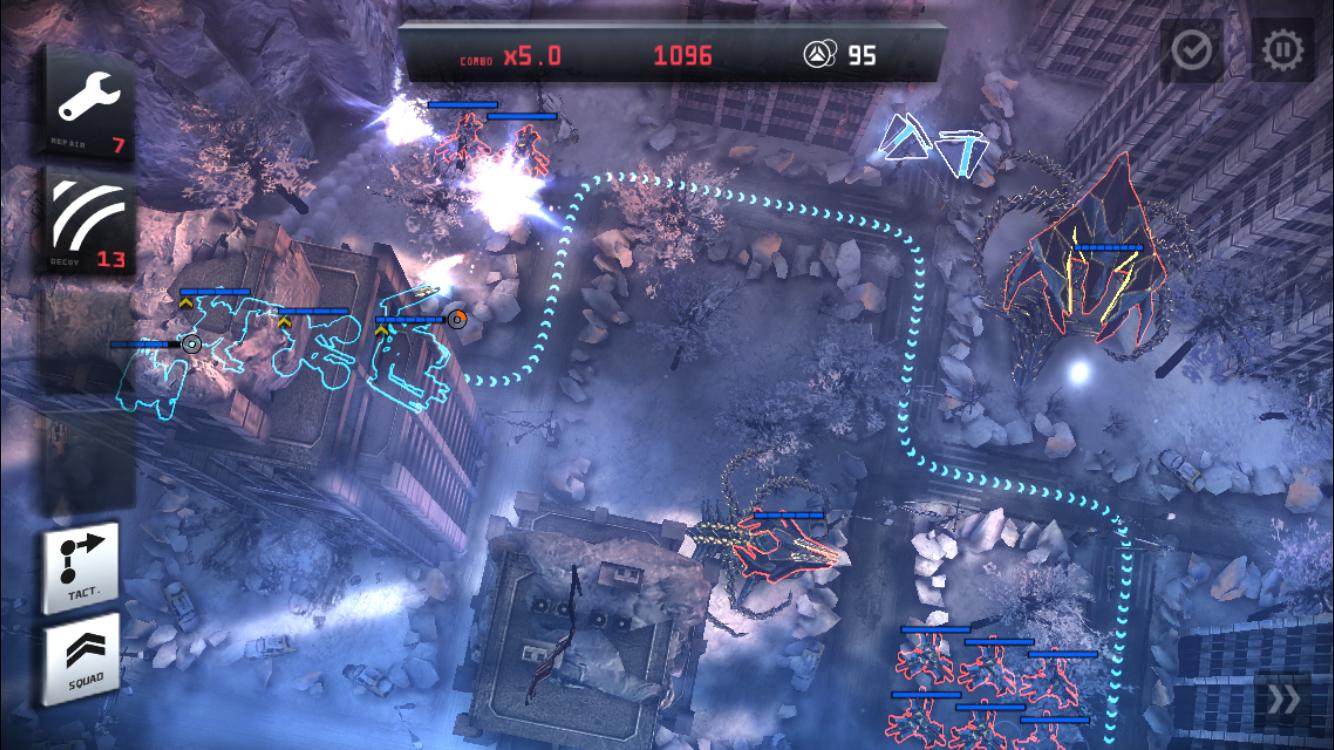Open the Squad menu
This screenshot has width=1334, height=750.
(81, 660)
